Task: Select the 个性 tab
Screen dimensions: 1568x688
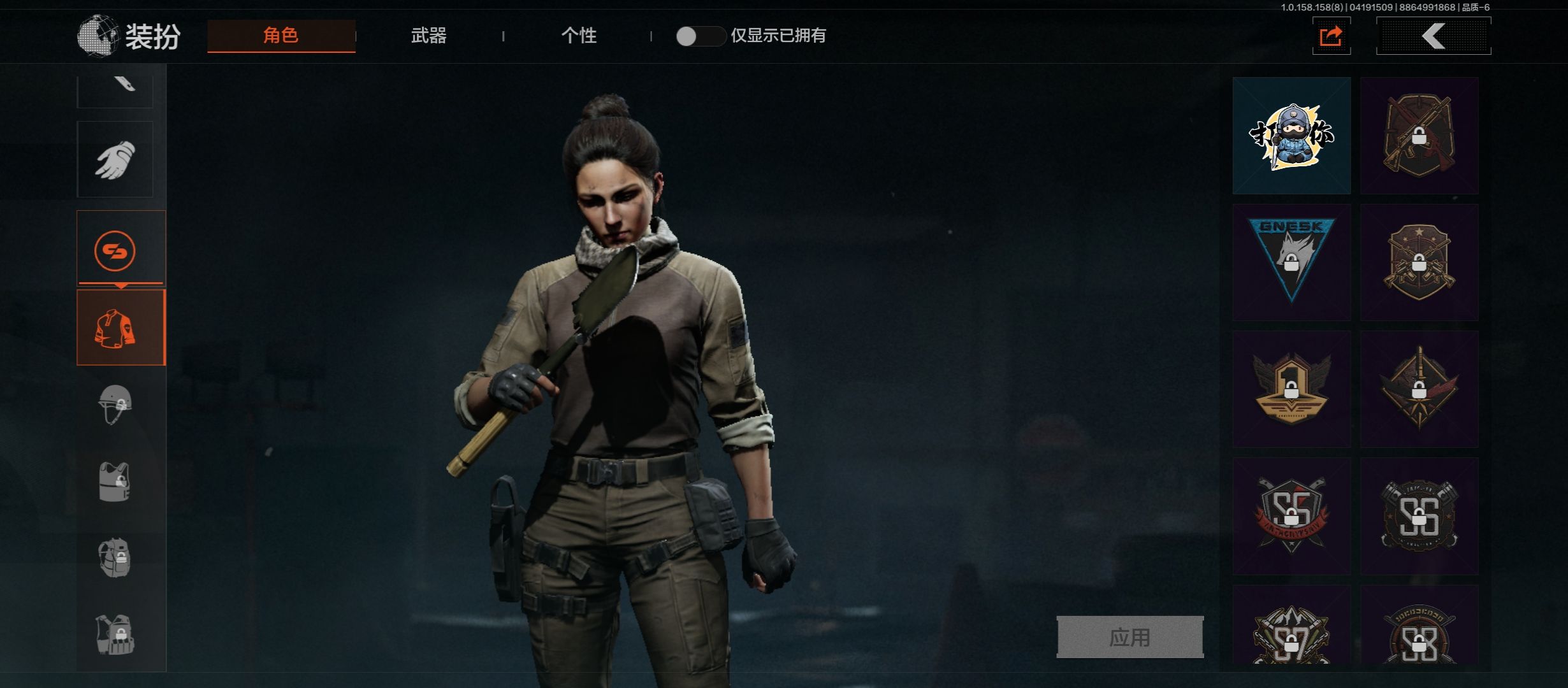Action: [x=579, y=36]
